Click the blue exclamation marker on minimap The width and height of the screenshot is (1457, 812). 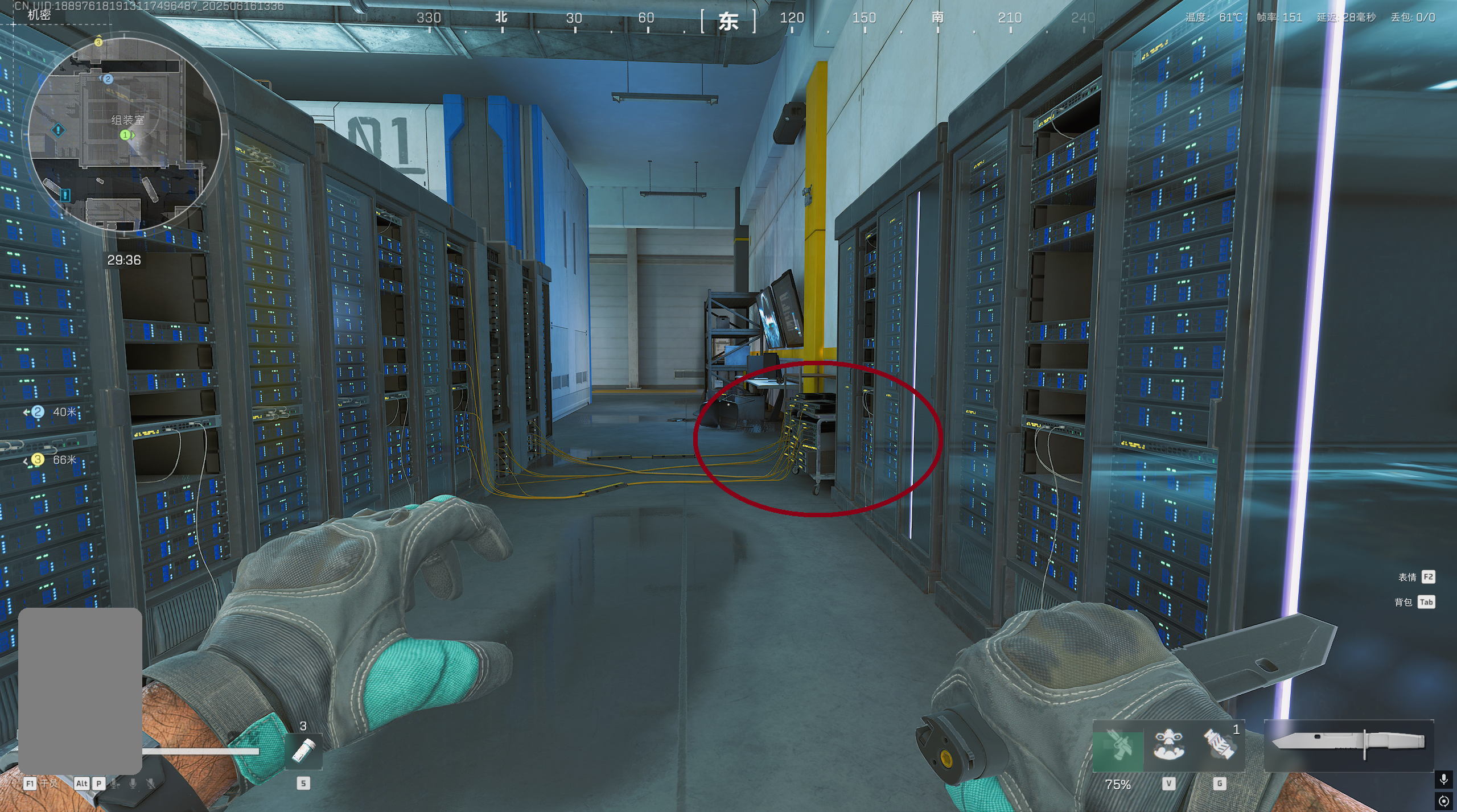point(58,130)
